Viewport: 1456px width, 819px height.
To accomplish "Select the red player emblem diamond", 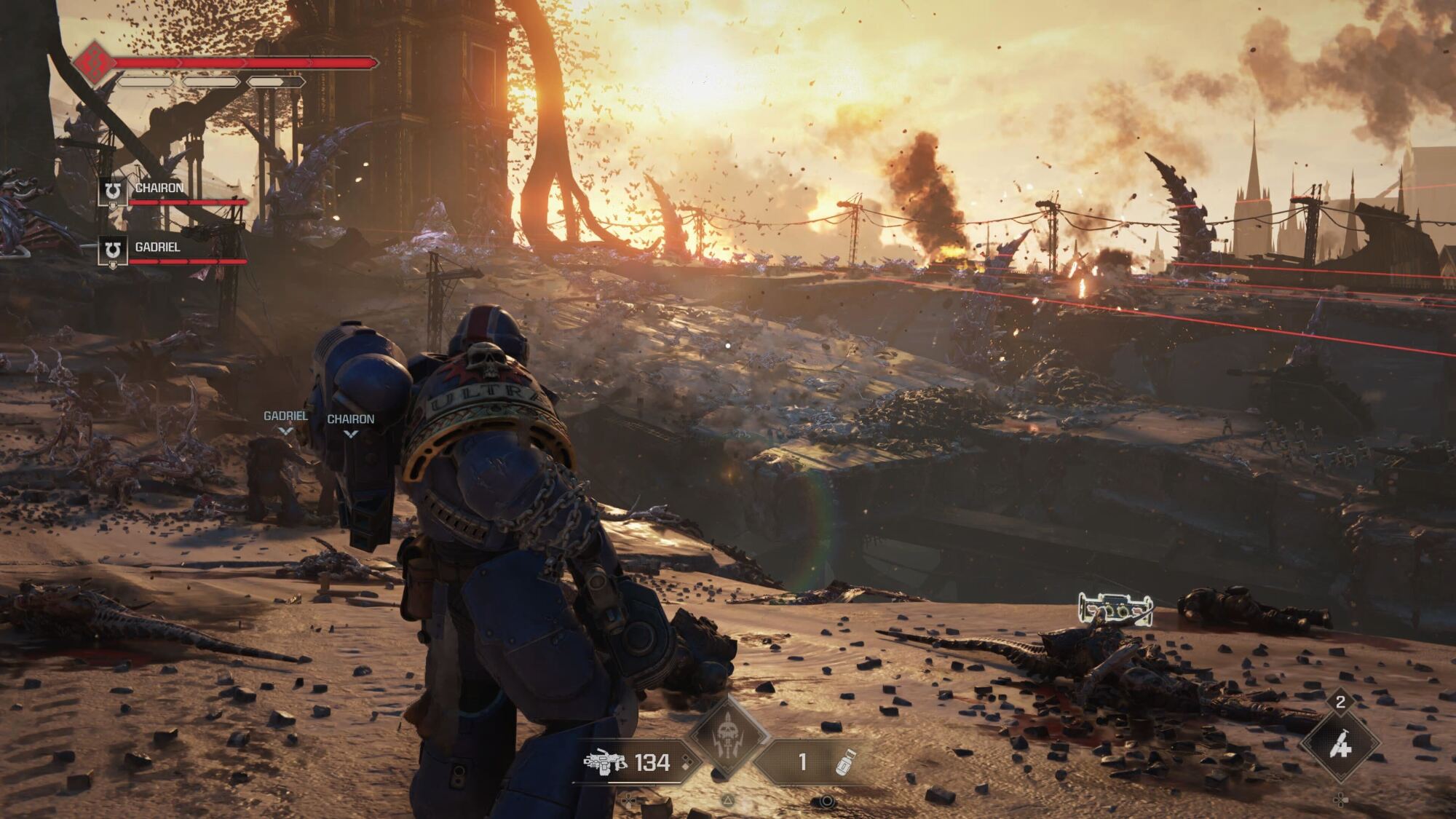I will click(94, 63).
